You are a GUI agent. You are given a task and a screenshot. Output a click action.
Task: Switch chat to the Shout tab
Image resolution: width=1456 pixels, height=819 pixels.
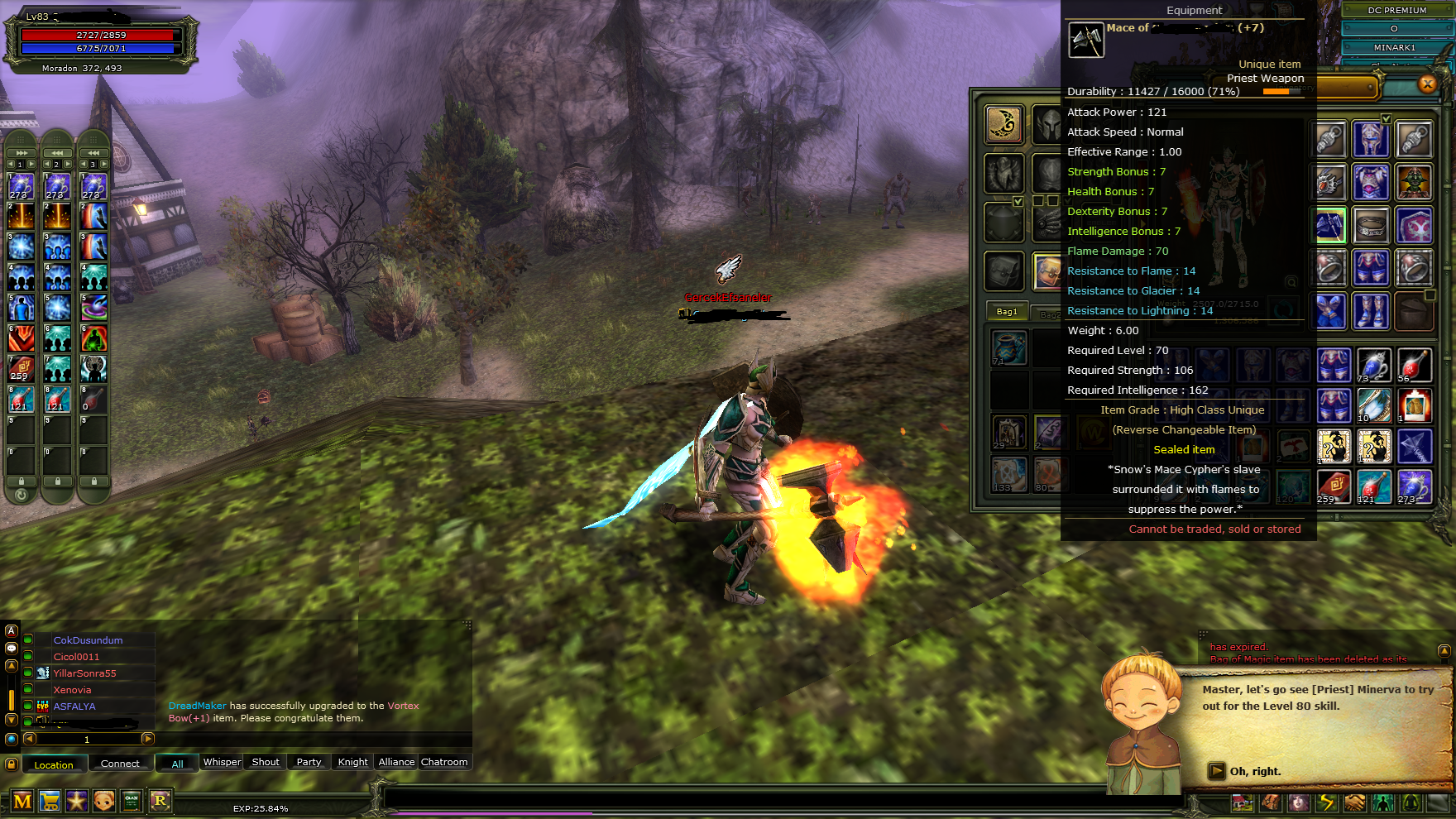pos(266,762)
